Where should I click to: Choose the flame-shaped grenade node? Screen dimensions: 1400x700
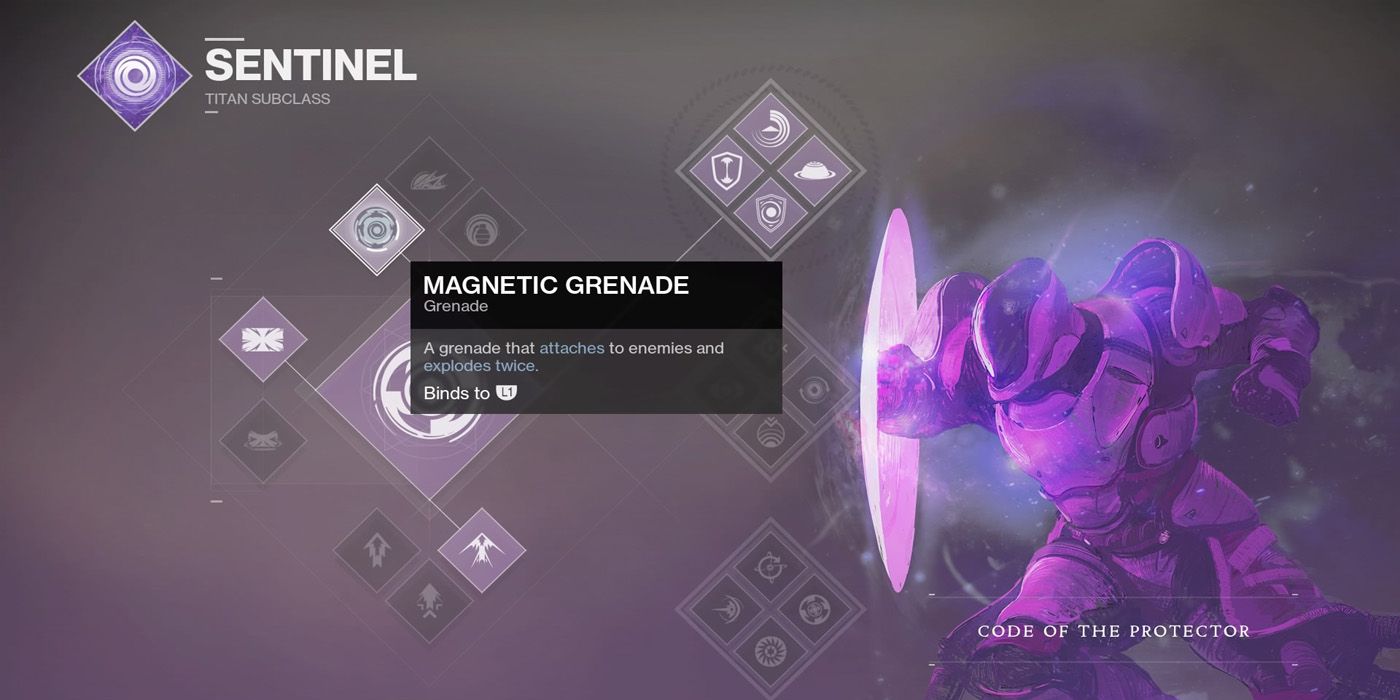[429, 182]
